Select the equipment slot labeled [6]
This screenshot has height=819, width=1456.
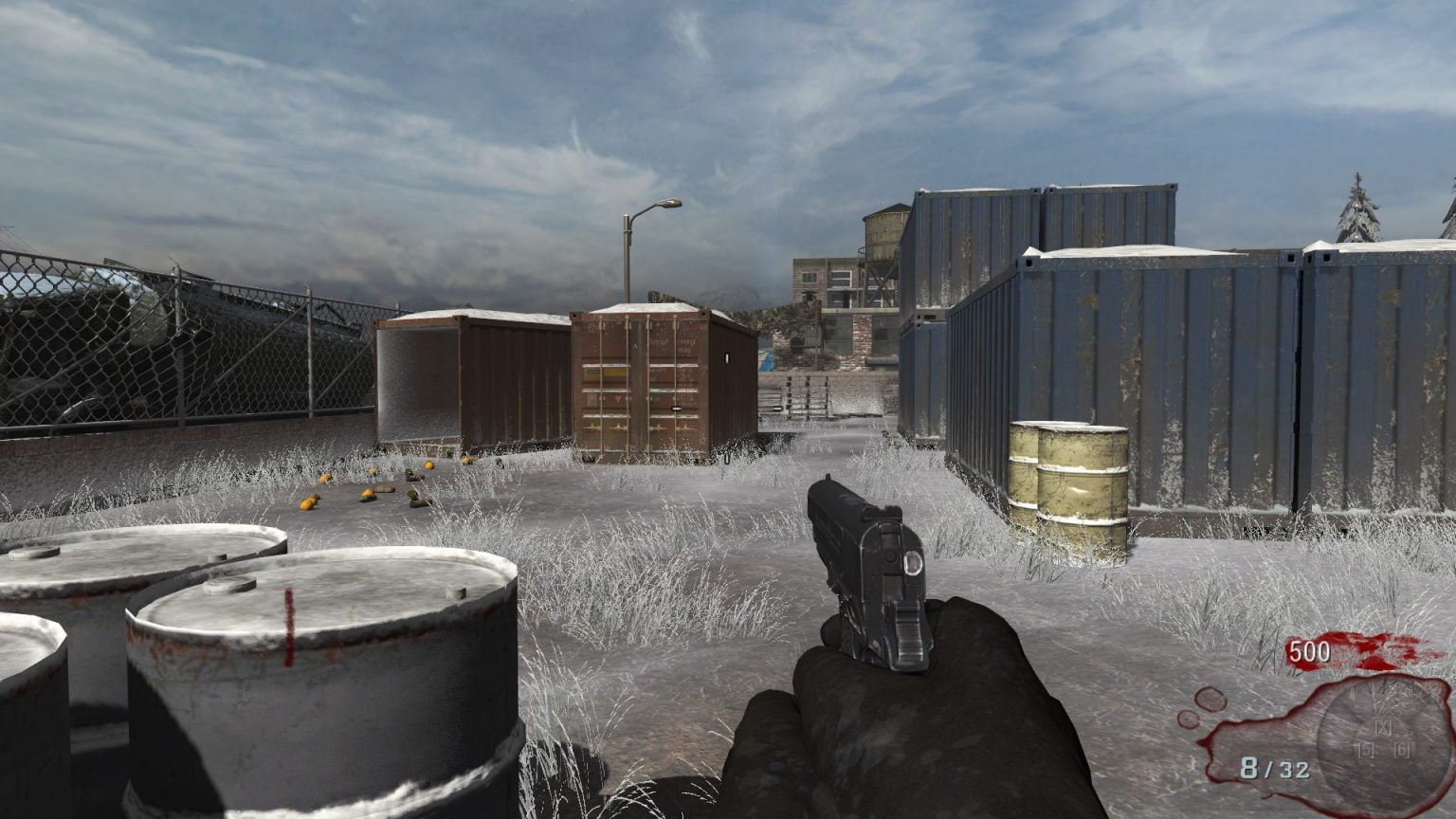[x=1402, y=749]
